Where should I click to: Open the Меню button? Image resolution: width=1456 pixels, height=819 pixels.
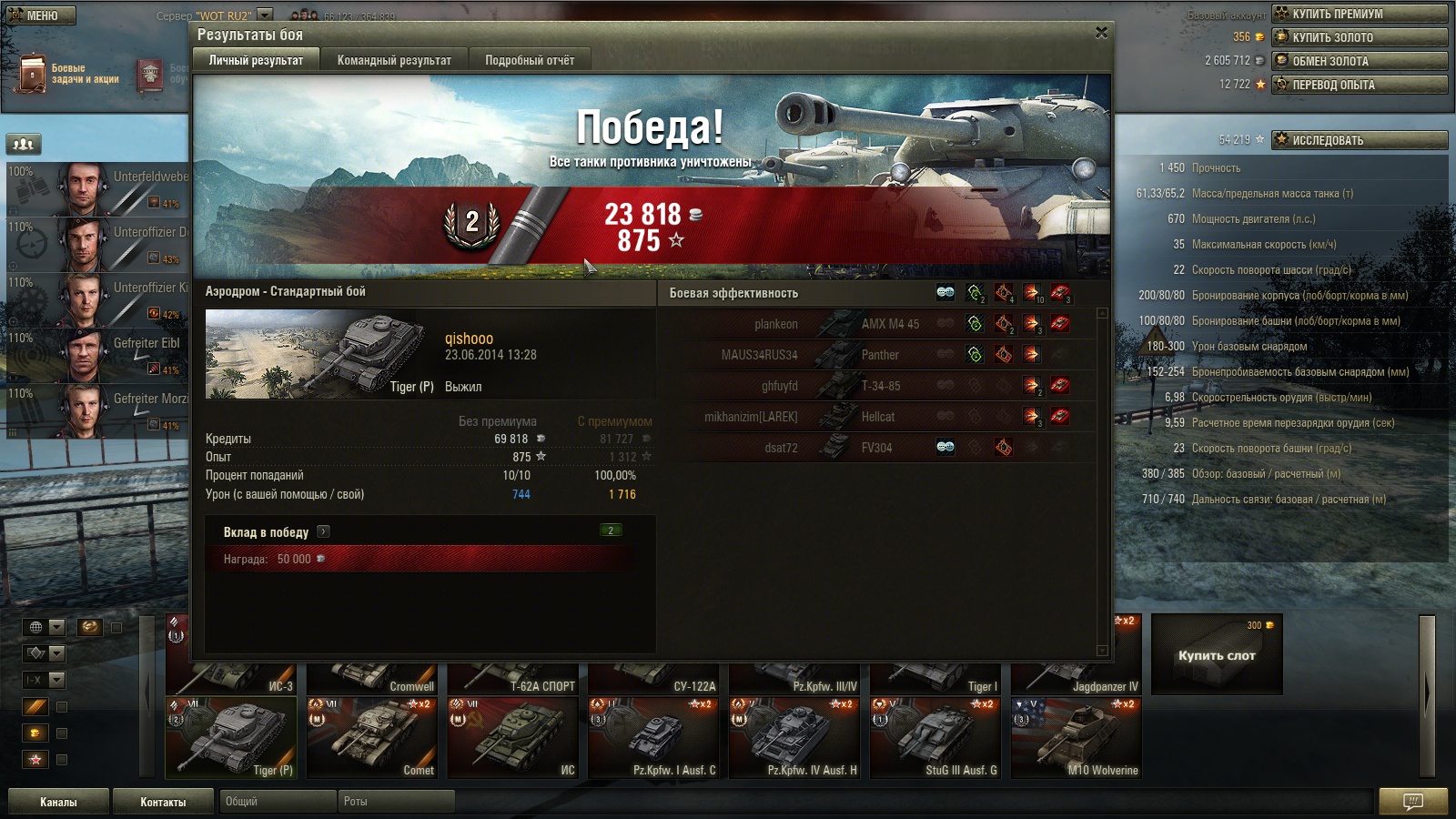pos(41,15)
